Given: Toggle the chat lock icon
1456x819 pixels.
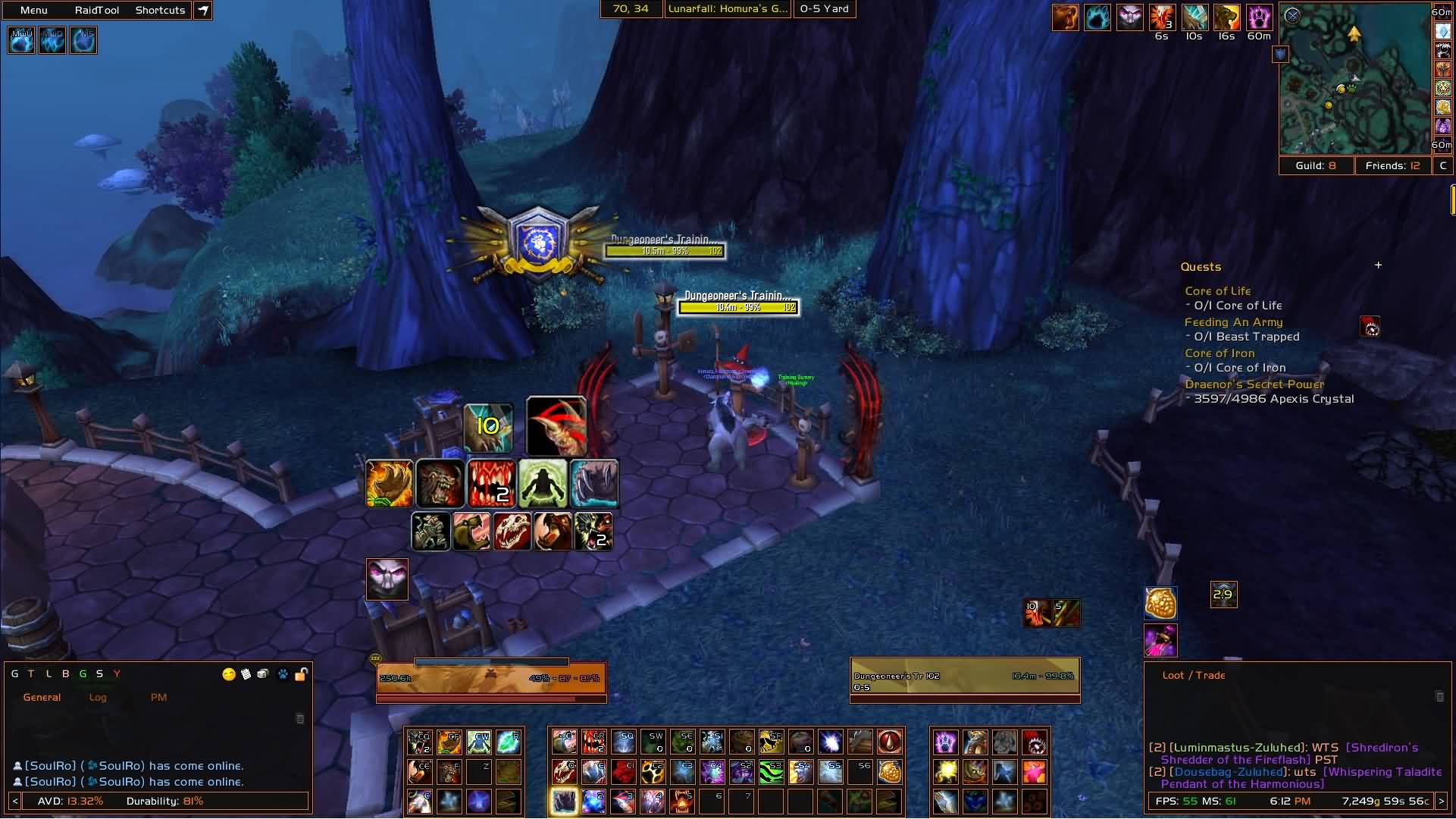Looking at the screenshot, I should pyautogui.click(x=301, y=674).
